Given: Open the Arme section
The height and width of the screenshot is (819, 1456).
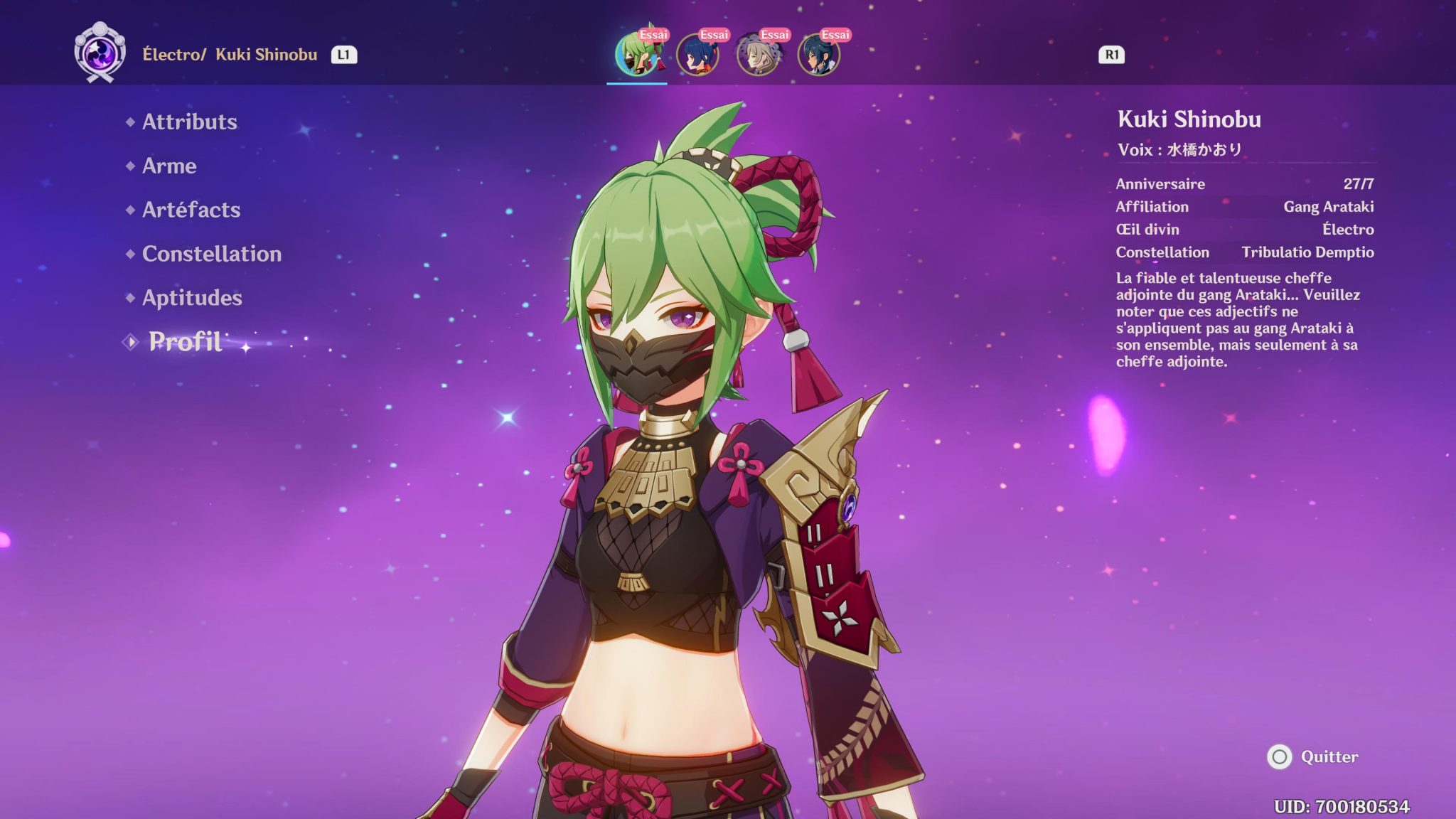Looking at the screenshot, I should point(169,166).
